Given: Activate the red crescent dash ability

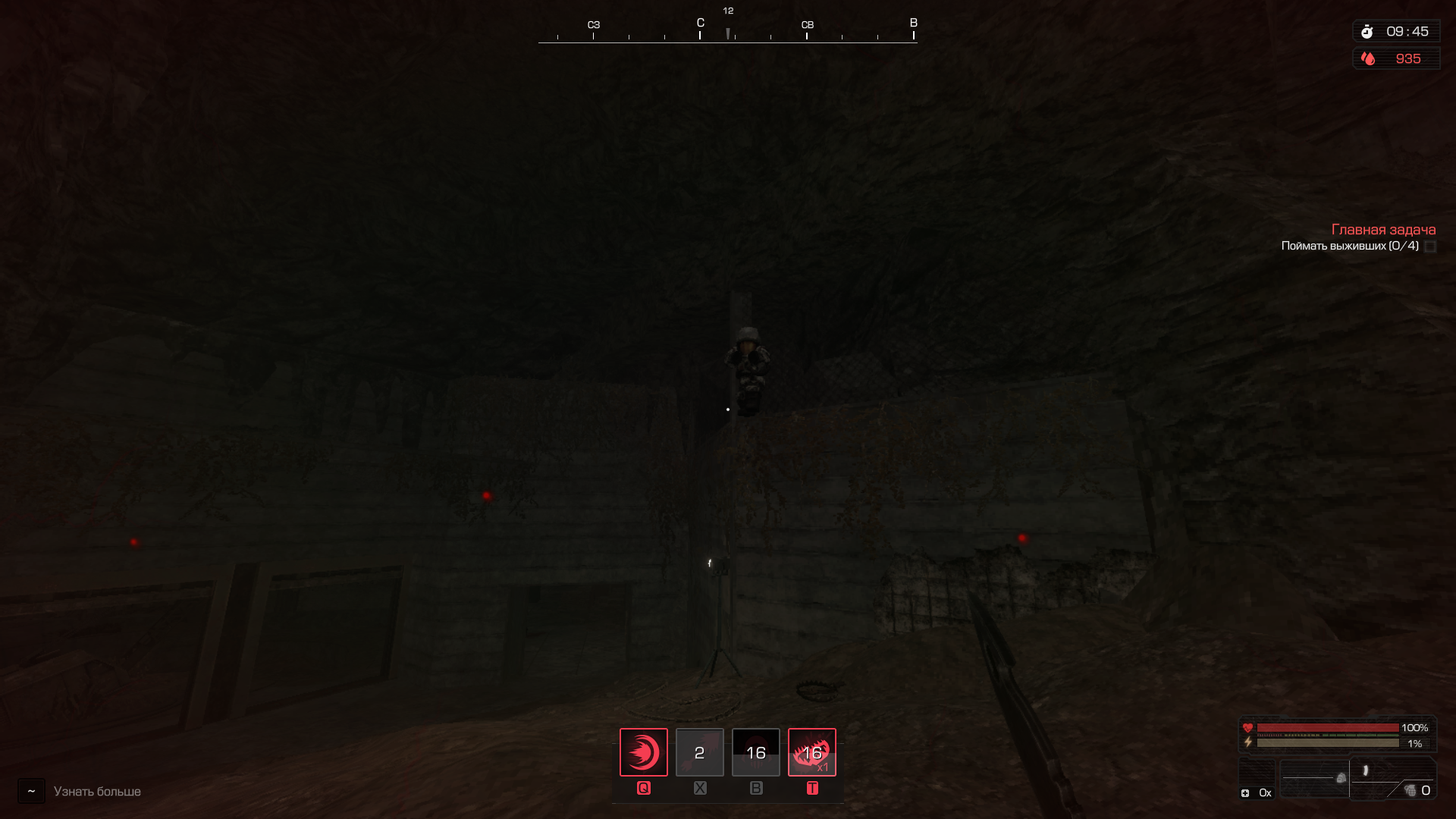Looking at the screenshot, I should pos(644,752).
